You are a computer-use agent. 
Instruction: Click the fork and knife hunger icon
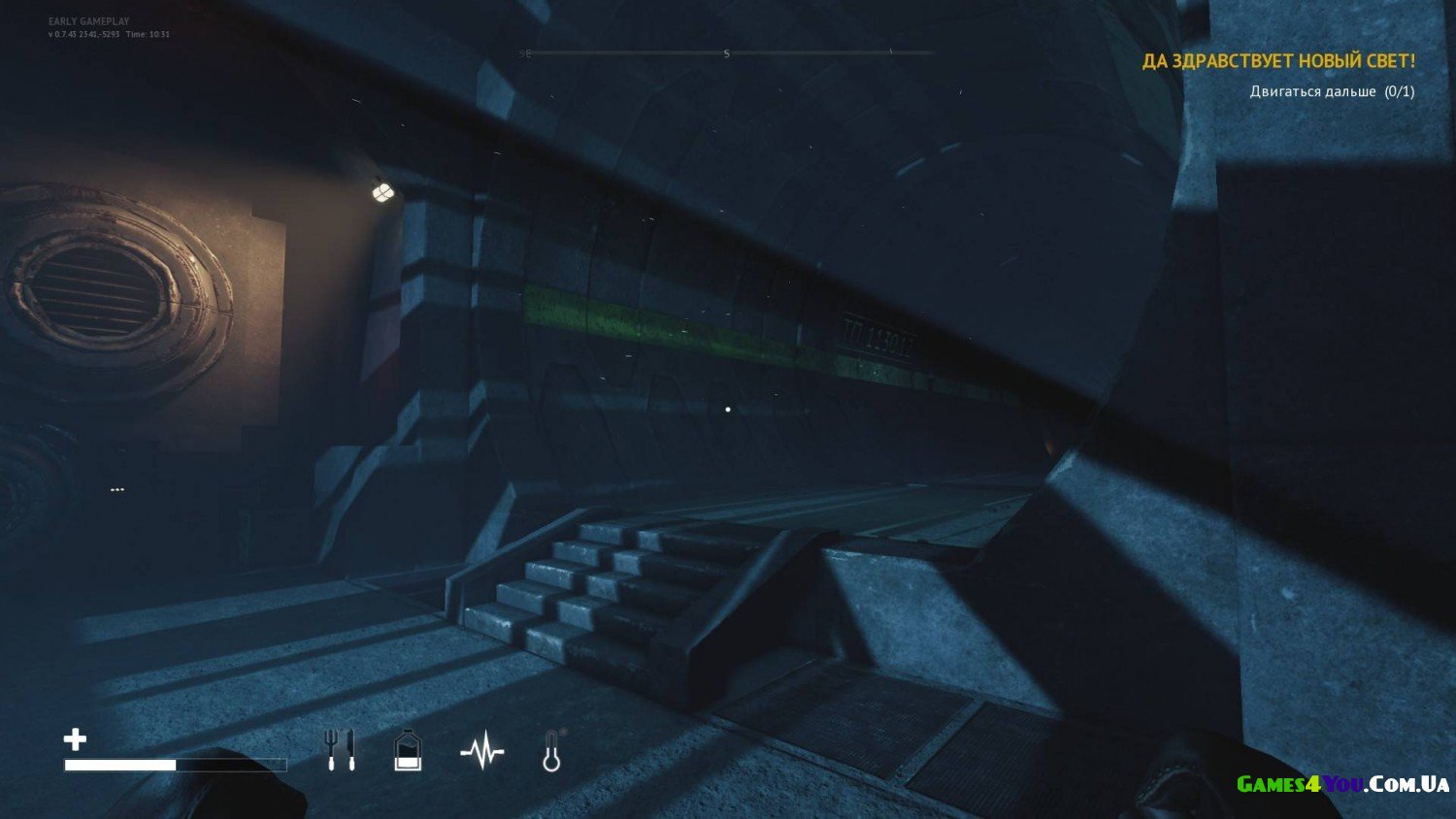tap(340, 750)
